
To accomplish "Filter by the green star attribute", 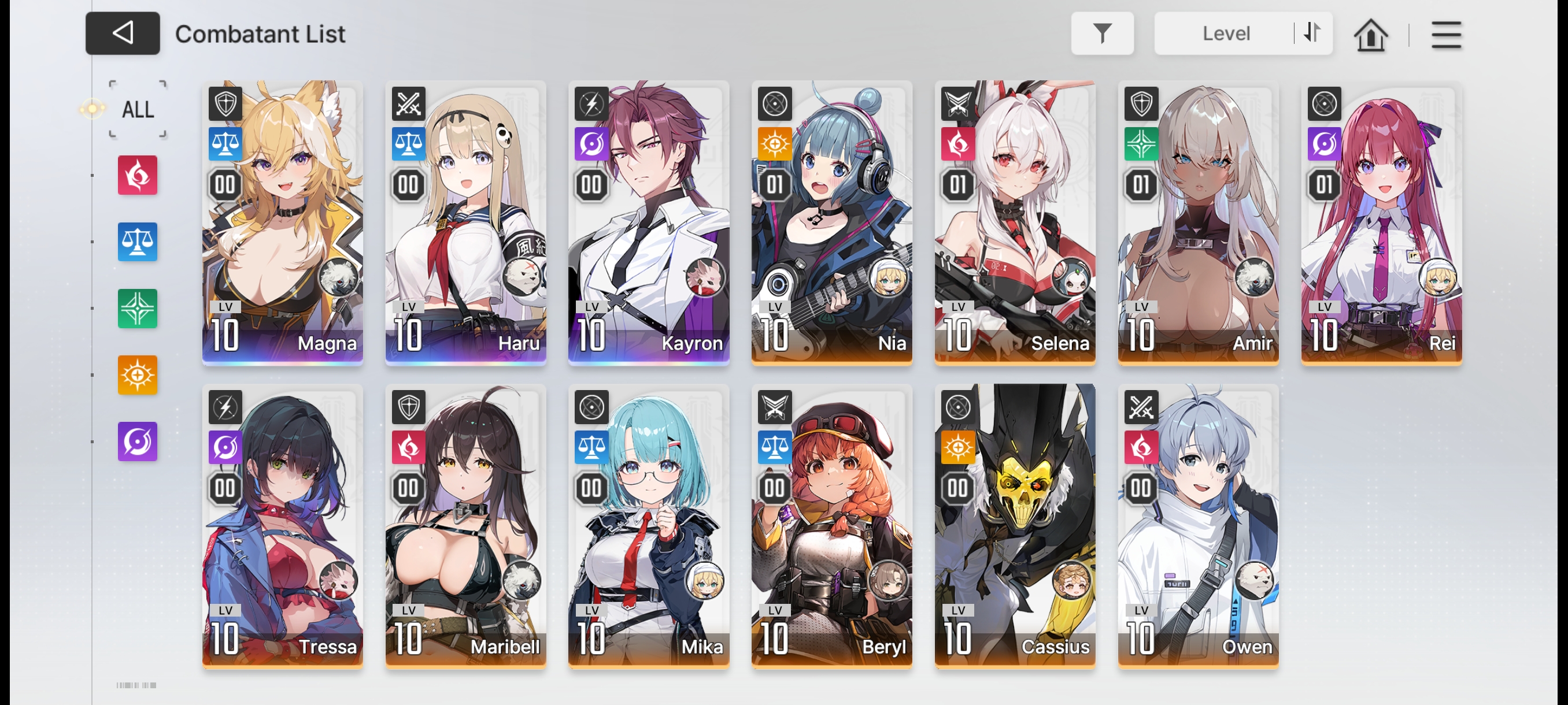I will click(x=138, y=309).
